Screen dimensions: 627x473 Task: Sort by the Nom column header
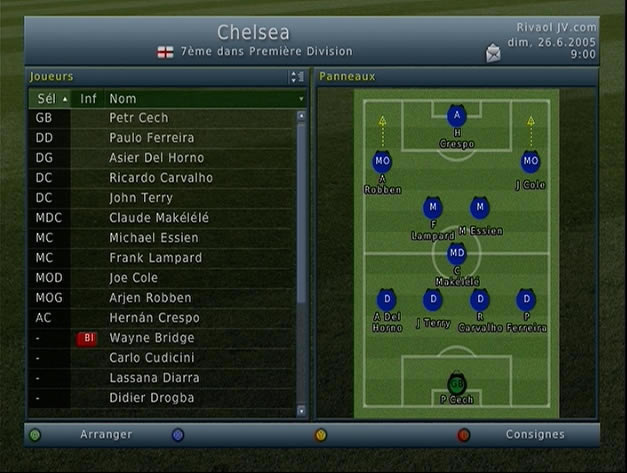(x=200, y=99)
